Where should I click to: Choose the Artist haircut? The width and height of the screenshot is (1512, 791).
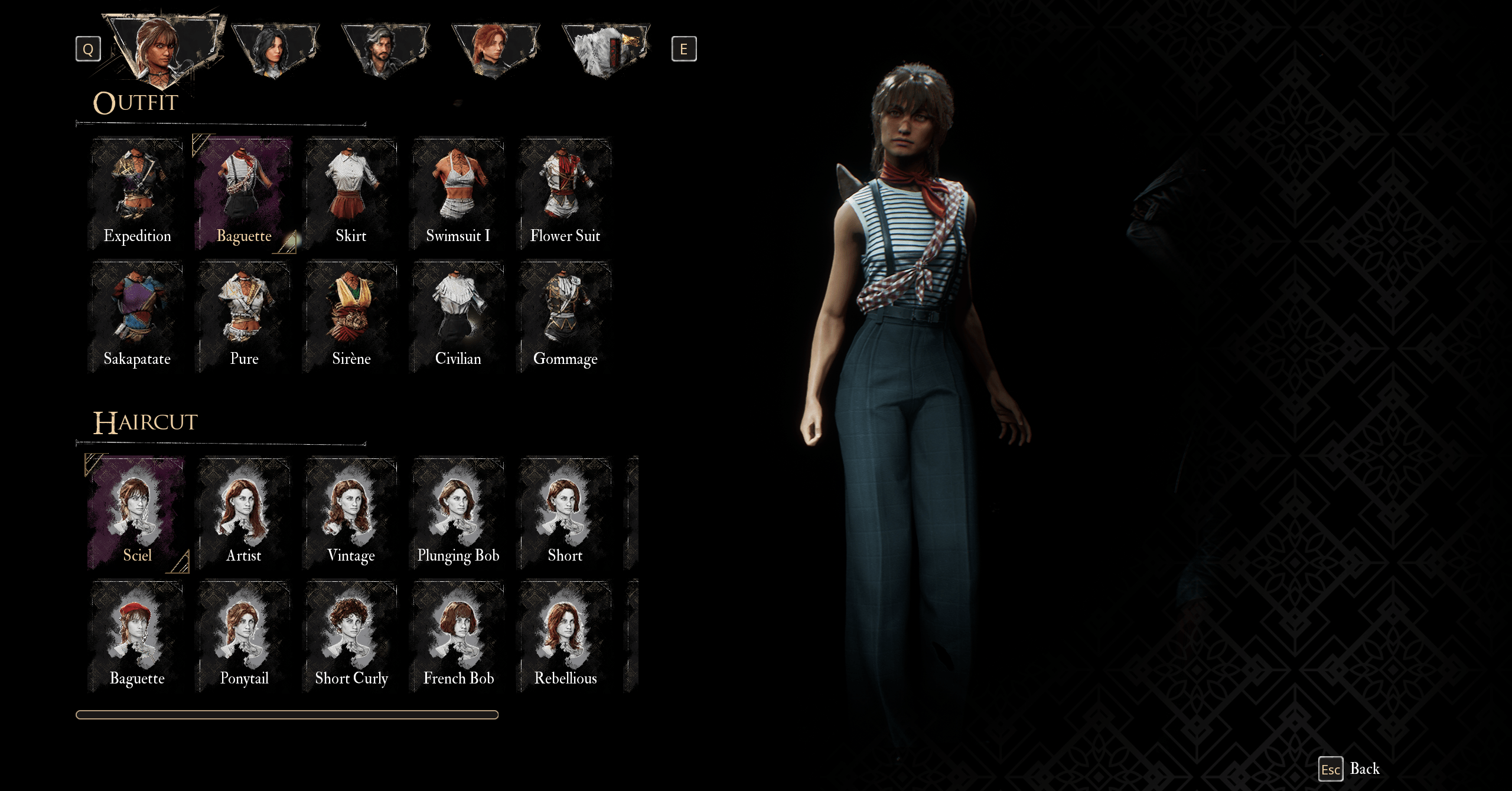coord(244,513)
